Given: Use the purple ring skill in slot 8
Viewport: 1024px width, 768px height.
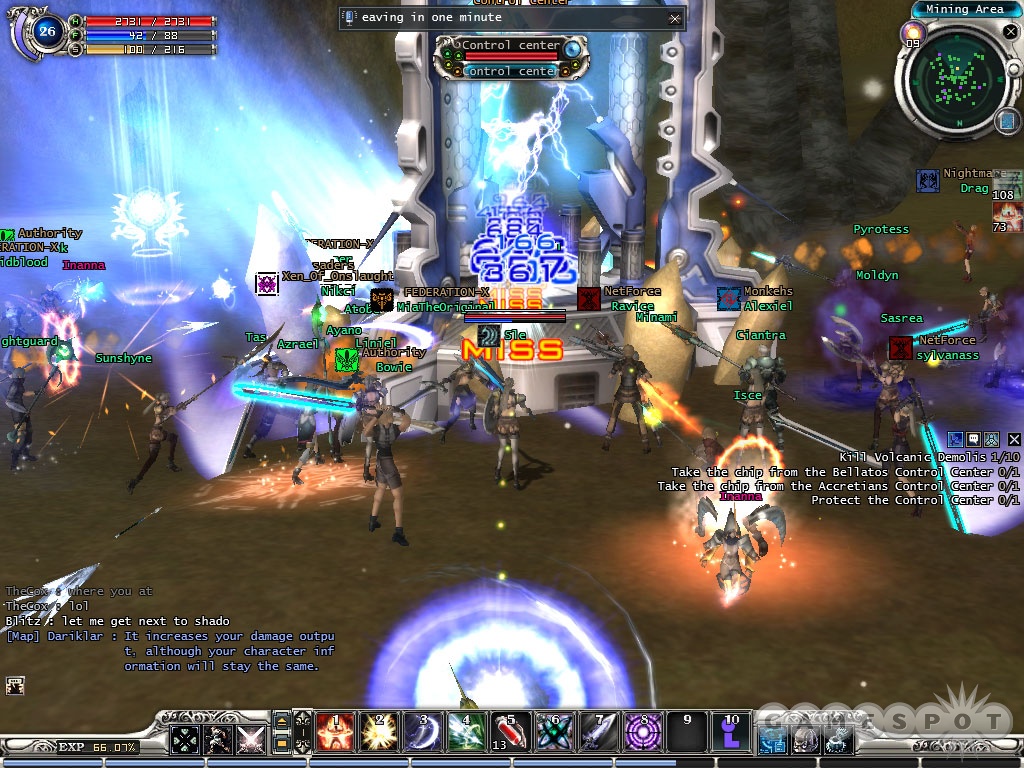Looking at the screenshot, I should pos(640,731).
